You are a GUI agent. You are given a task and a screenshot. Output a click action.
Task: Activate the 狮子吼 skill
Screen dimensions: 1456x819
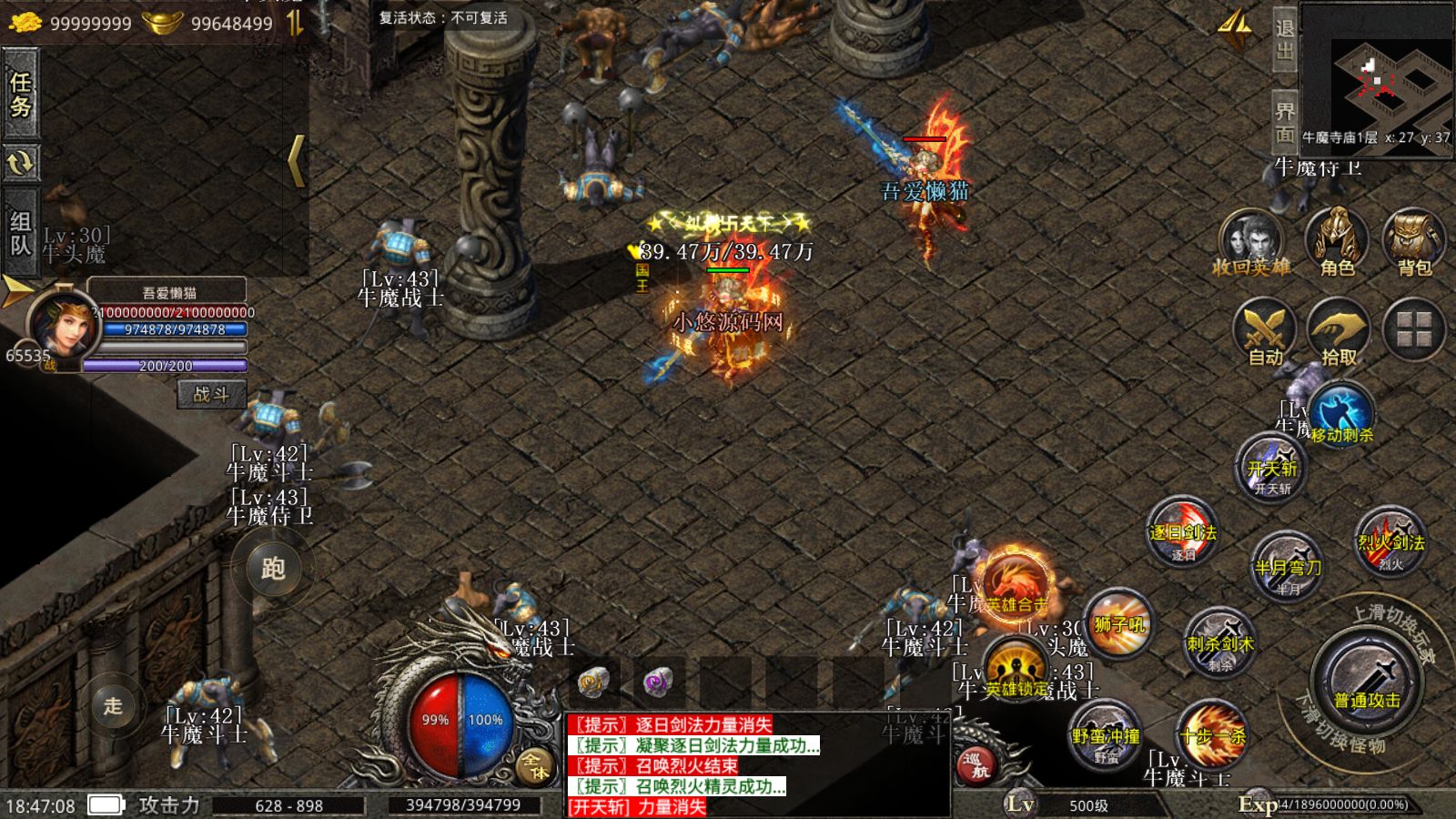[1119, 624]
